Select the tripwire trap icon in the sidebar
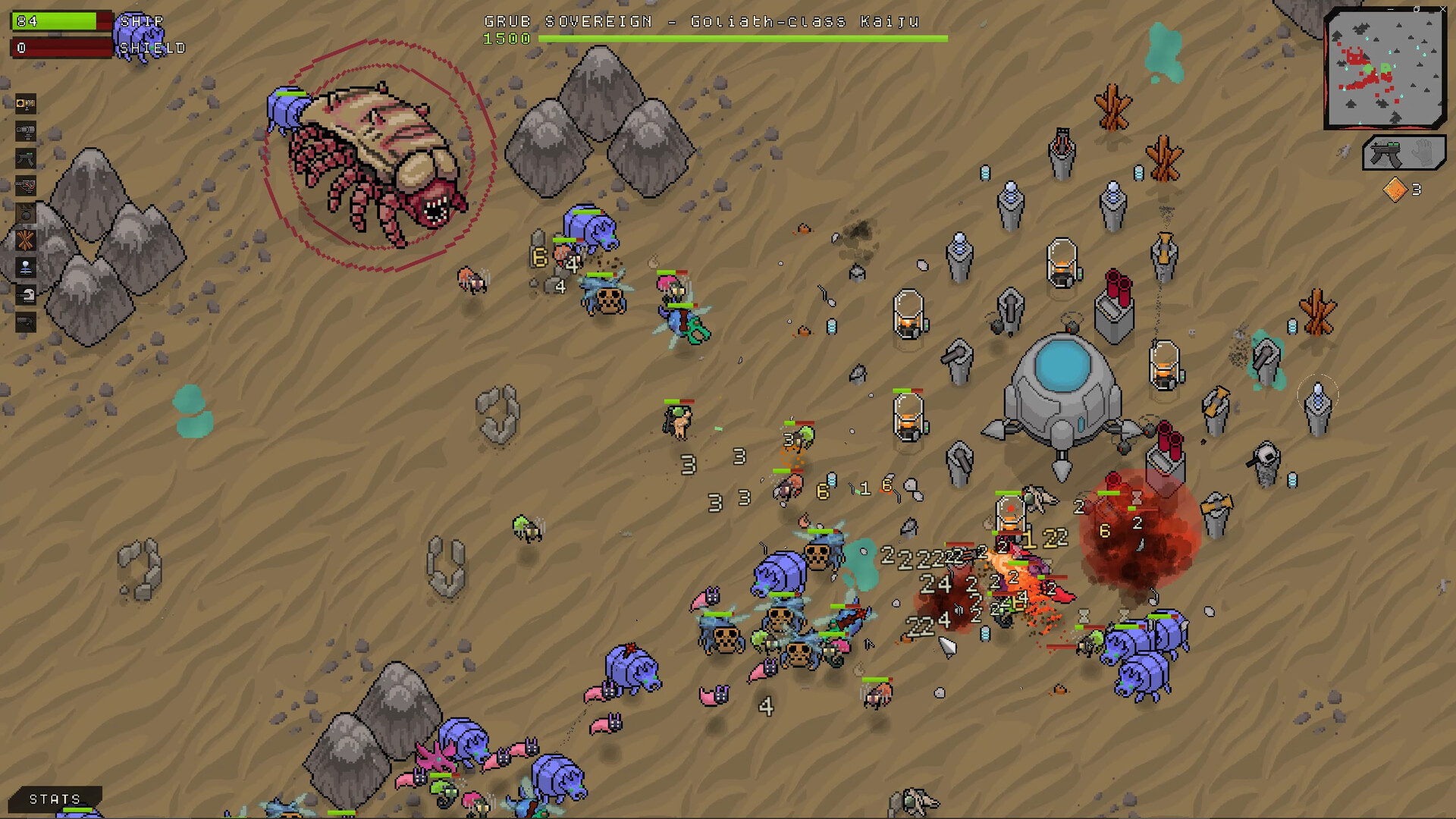Viewport: 1456px width, 819px height. click(27, 185)
